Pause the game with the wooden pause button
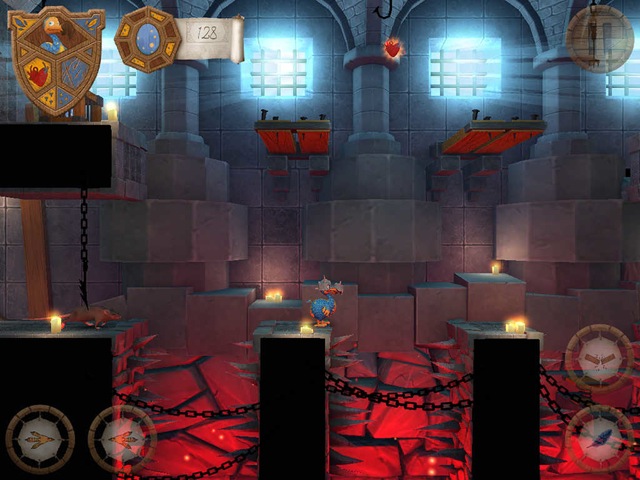The image size is (640, 480). point(600,38)
